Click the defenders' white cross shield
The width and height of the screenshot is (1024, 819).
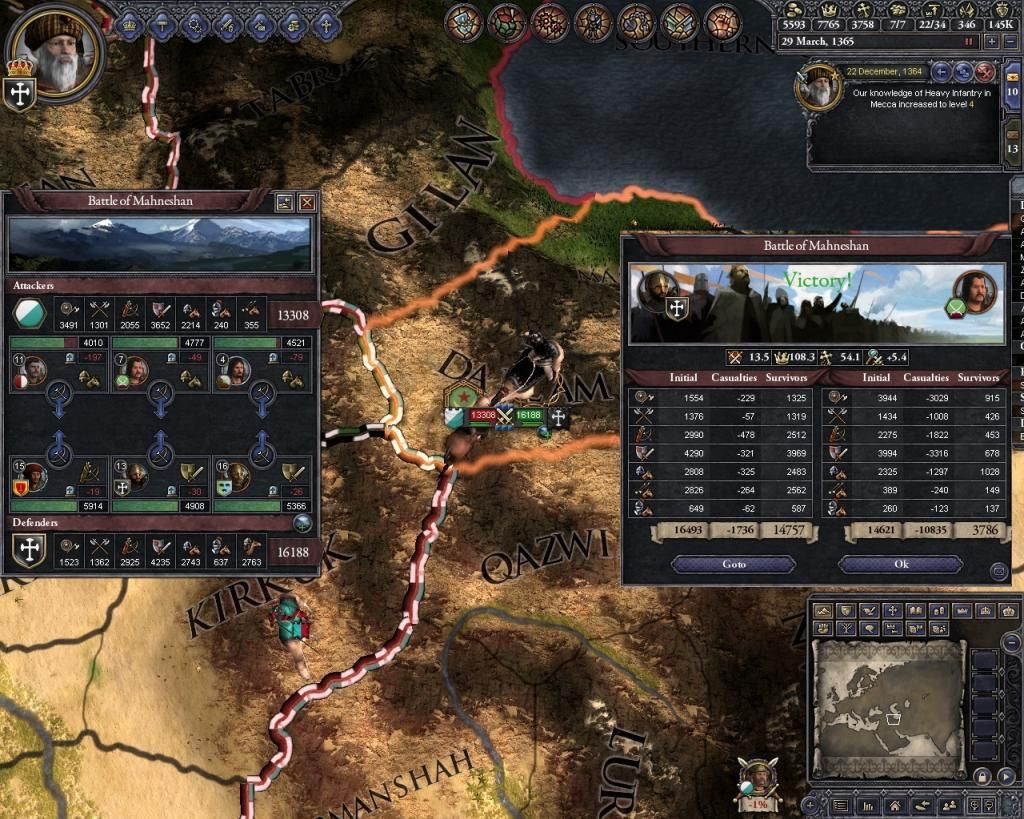click(x=28, y=550)
